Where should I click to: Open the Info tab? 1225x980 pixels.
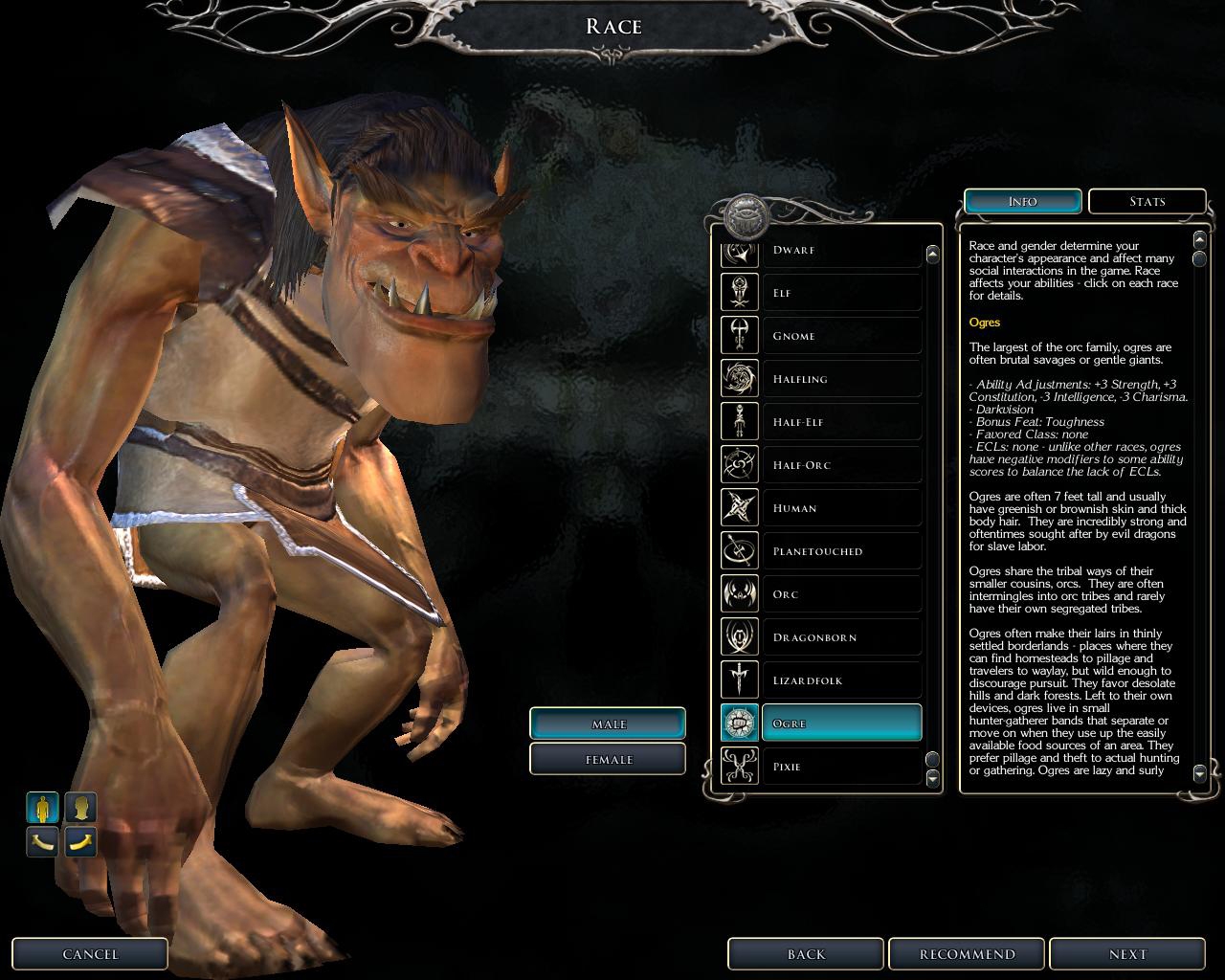pos(1022,201)
